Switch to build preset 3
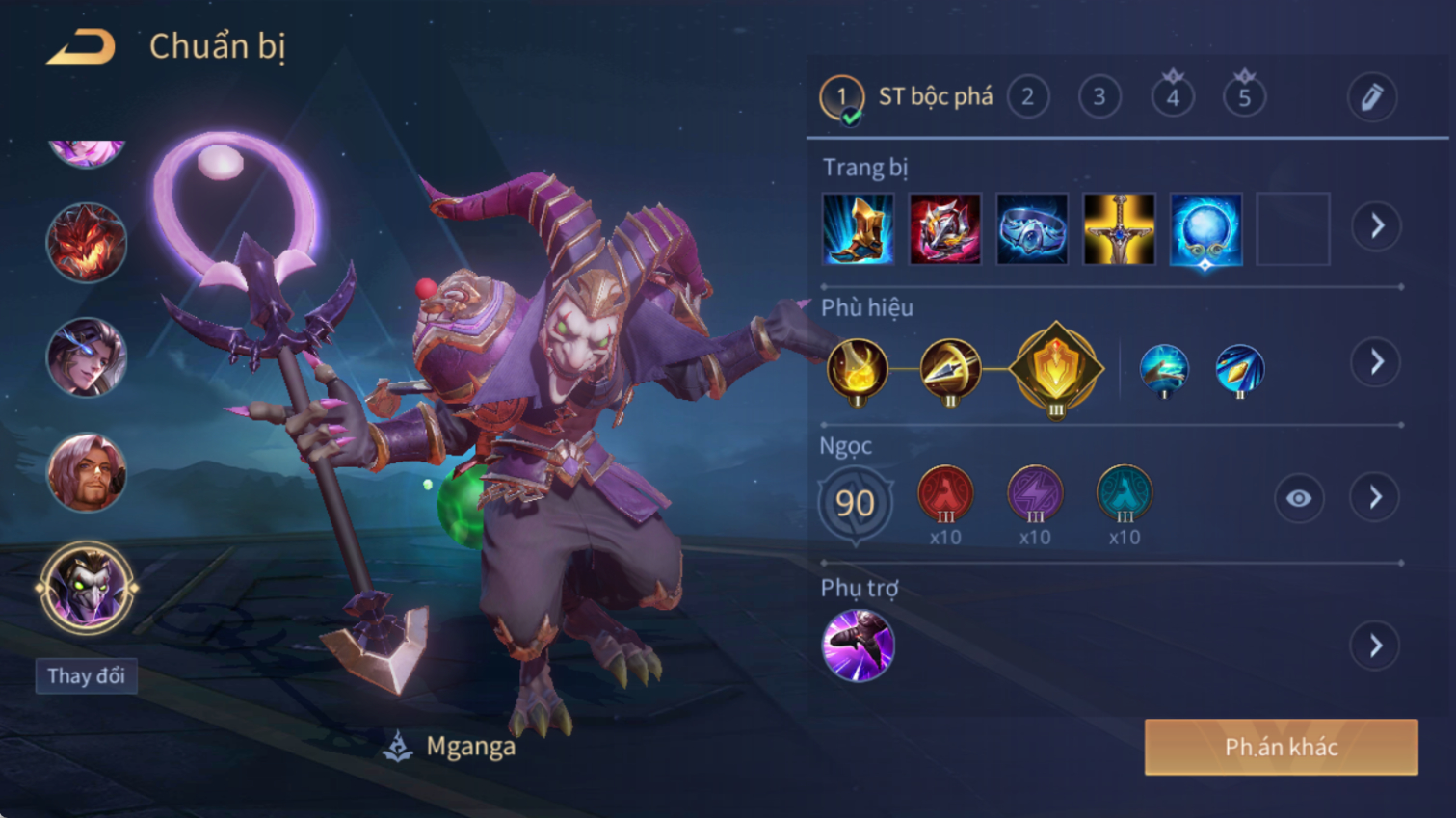 [x=1099, y=97]
